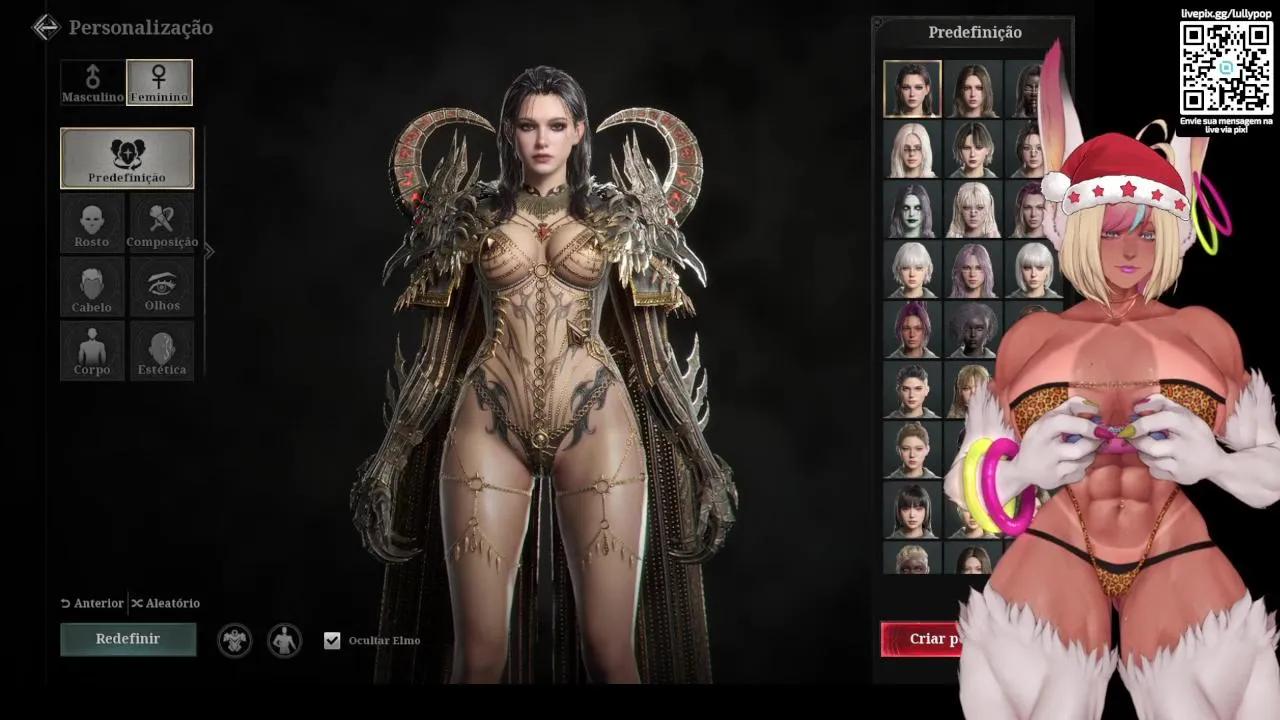Image resolution: width=1280 pixels, height=720 pixels.
Task: Open the Estética category
Action: (x=161, y=350)
